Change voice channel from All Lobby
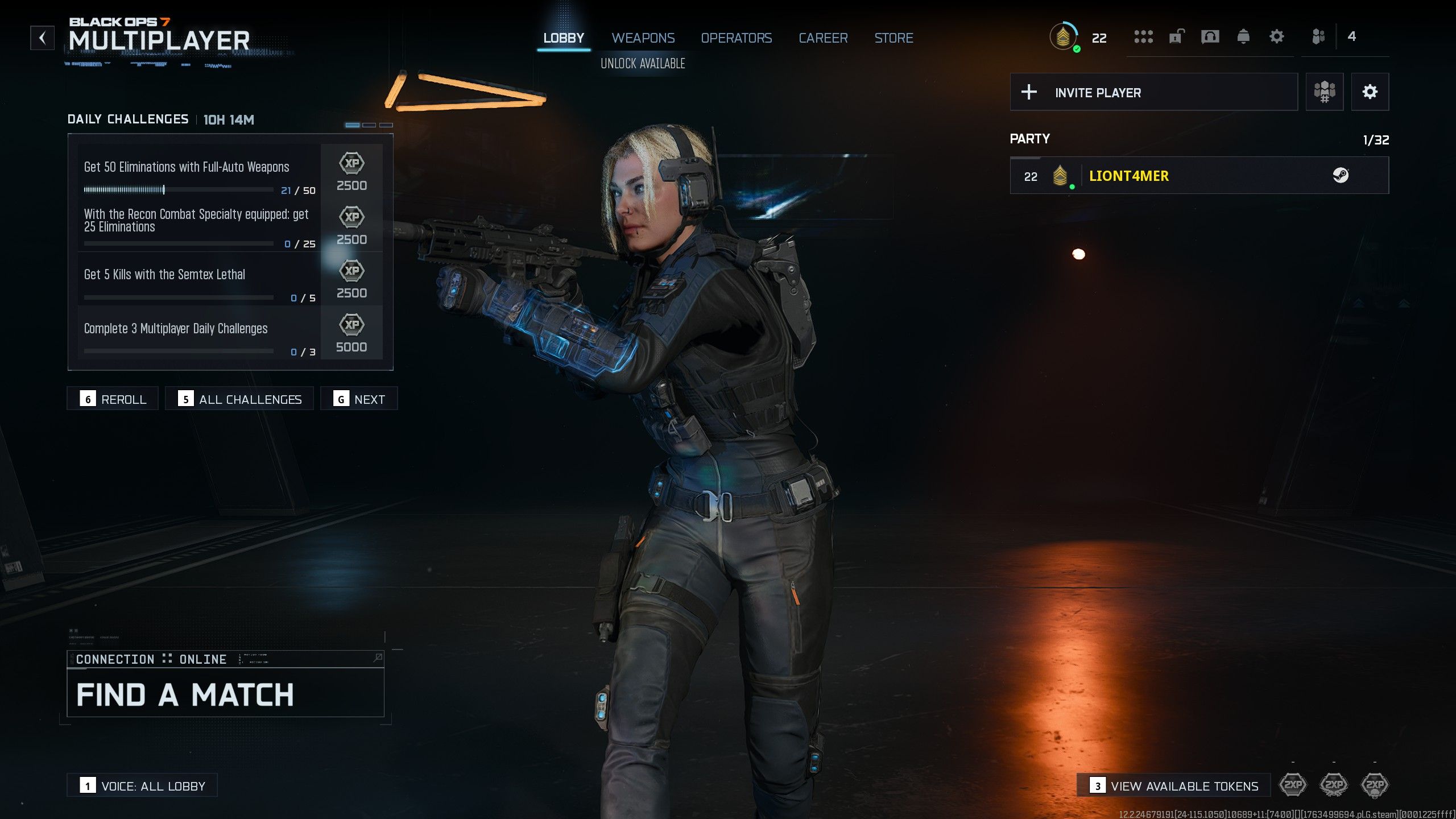 [142, 785]
